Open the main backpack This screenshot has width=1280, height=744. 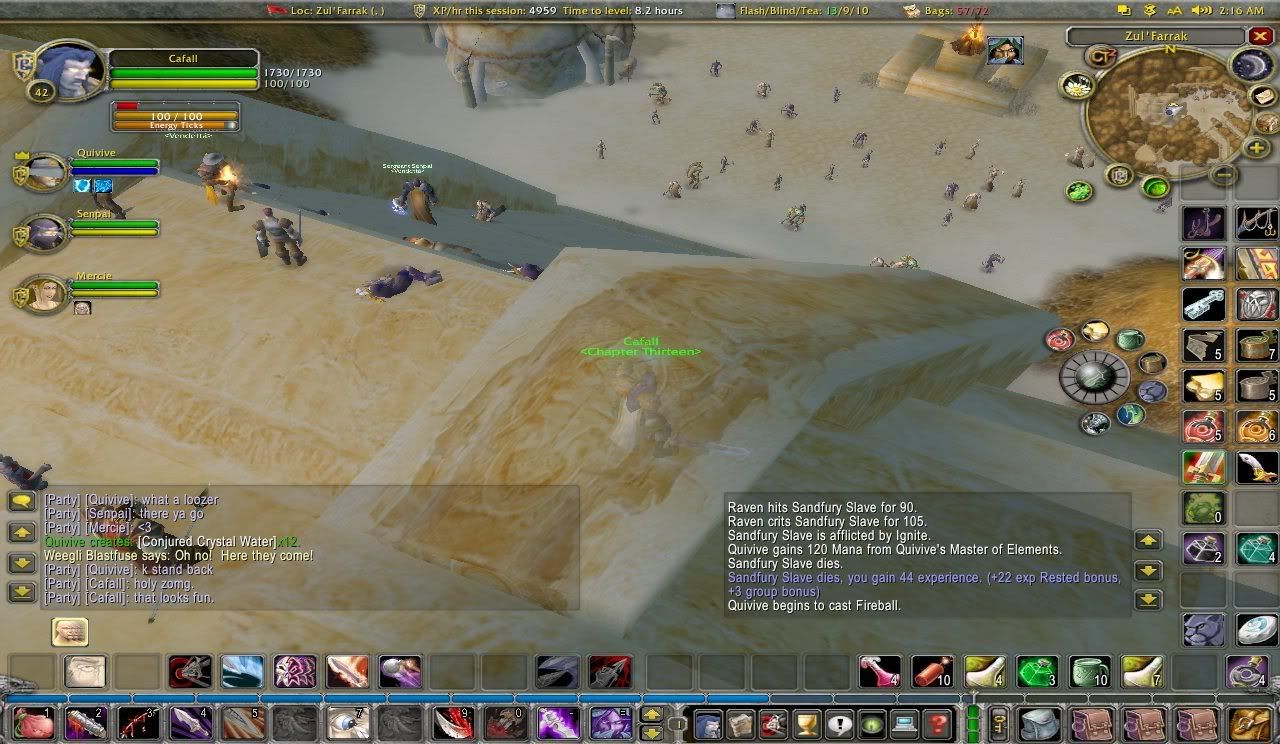[x=1249, y=722]
